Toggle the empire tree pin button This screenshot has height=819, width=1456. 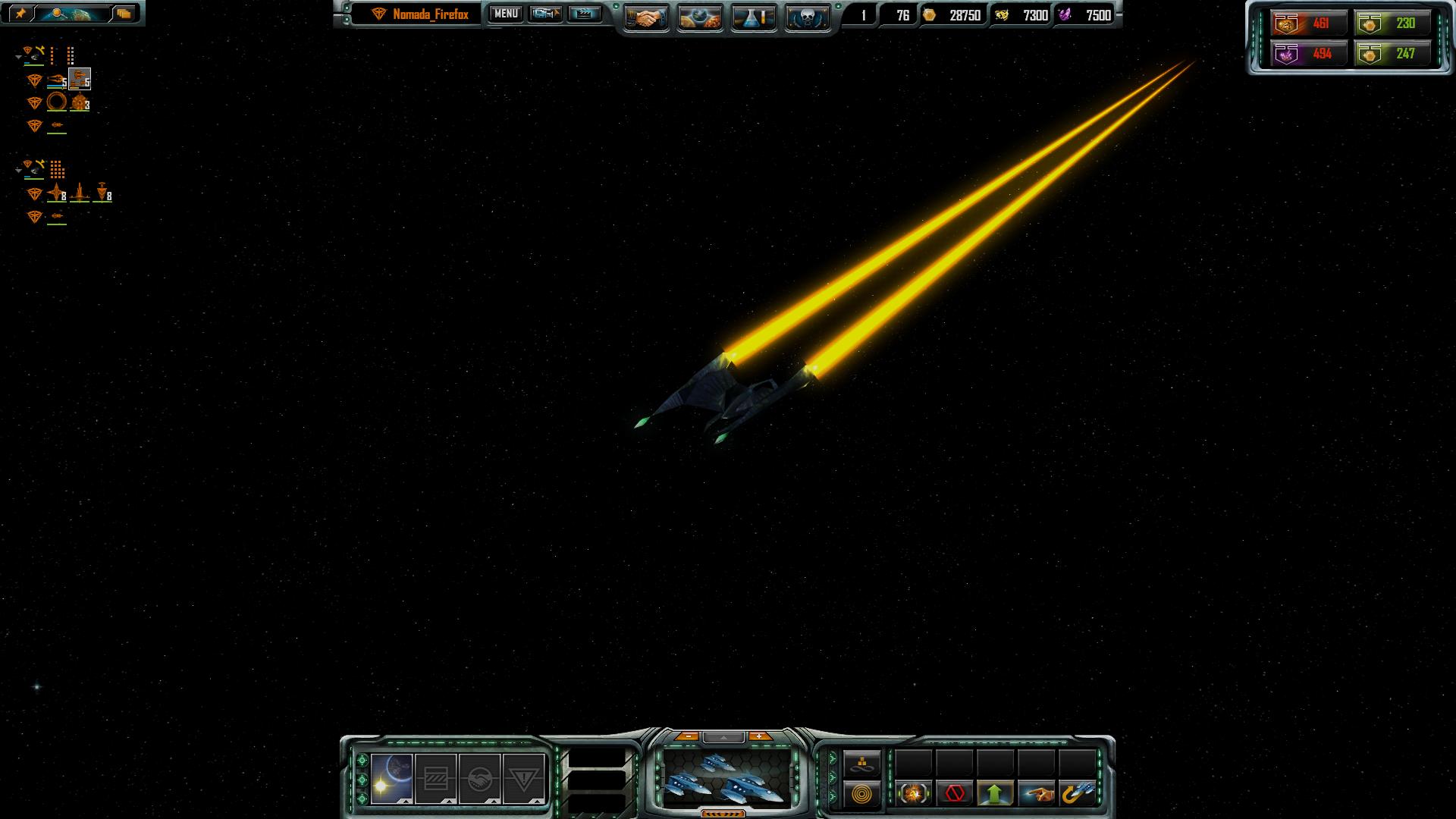(20, 14)
